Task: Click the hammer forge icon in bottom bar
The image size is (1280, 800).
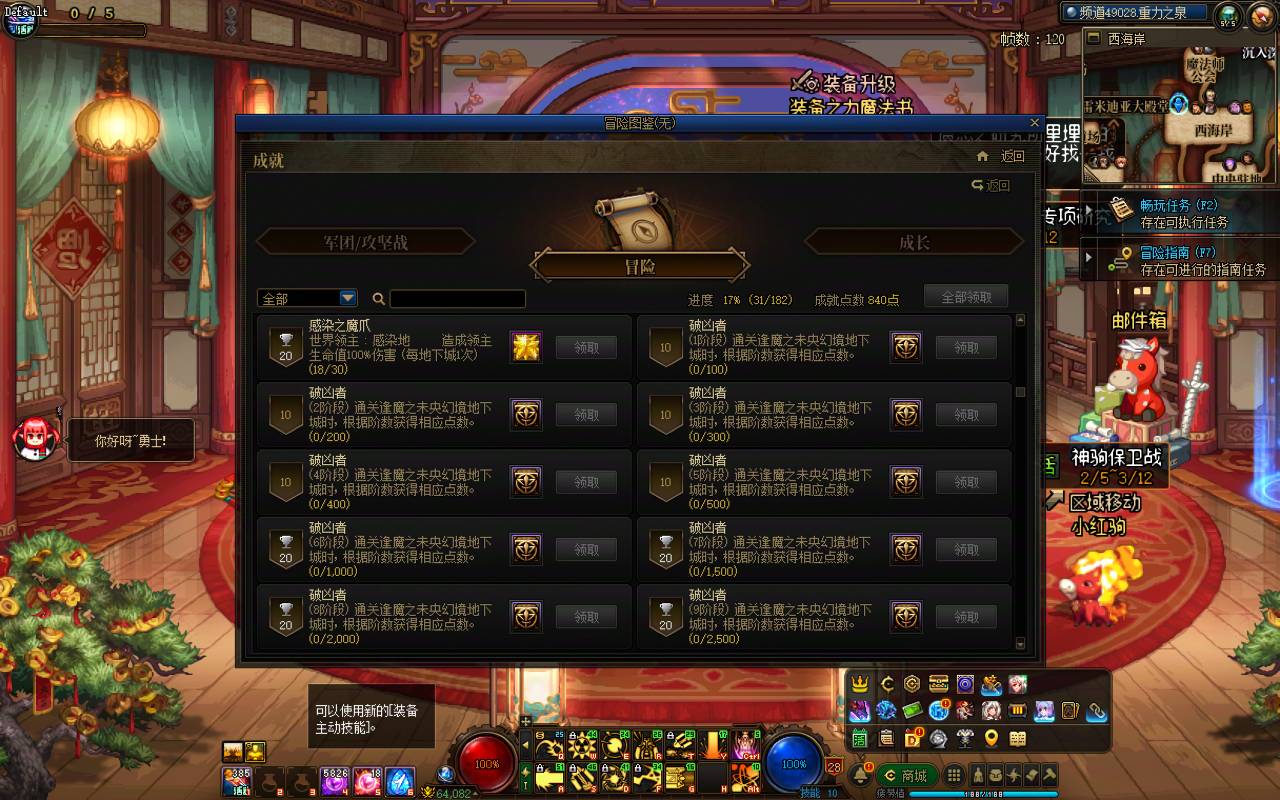Action: (1048, 776)
